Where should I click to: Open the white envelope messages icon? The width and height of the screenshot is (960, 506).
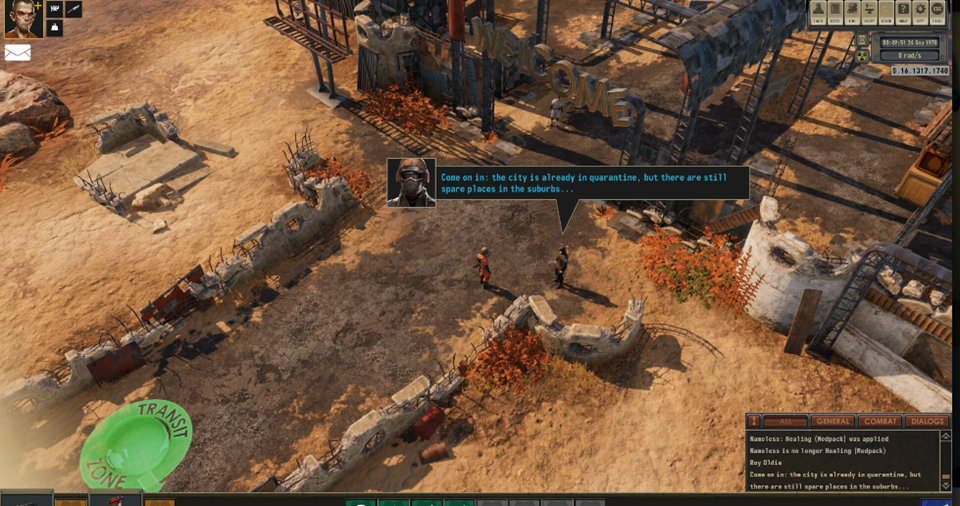pyautogui.click(x=18, y=53)
